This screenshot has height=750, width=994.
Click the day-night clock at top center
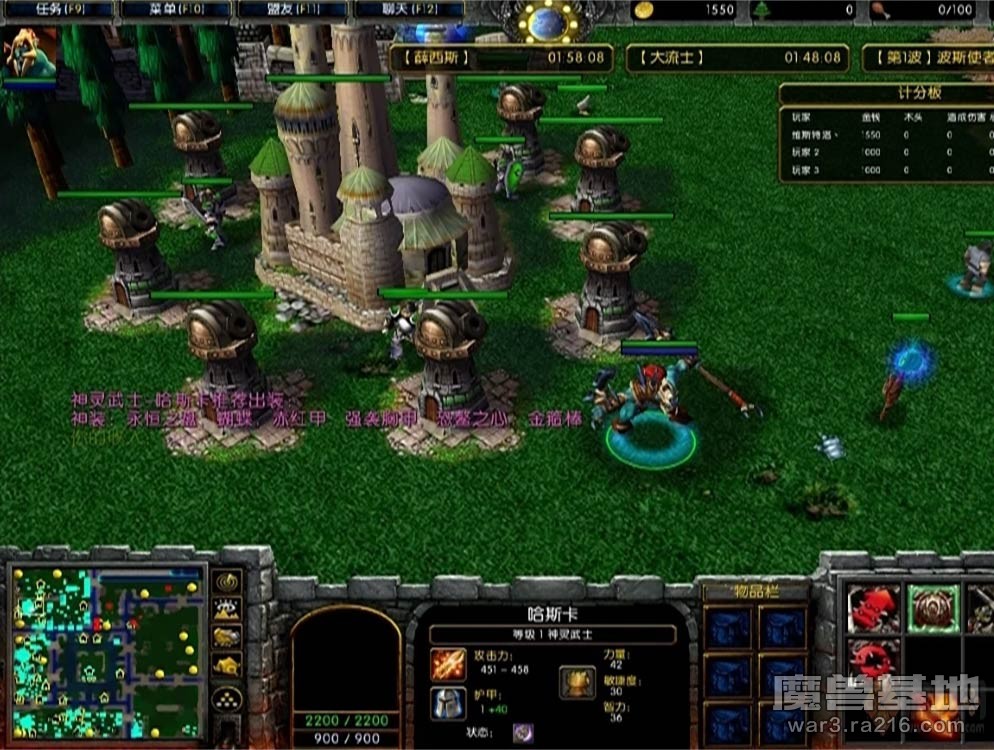click(548, 22)
